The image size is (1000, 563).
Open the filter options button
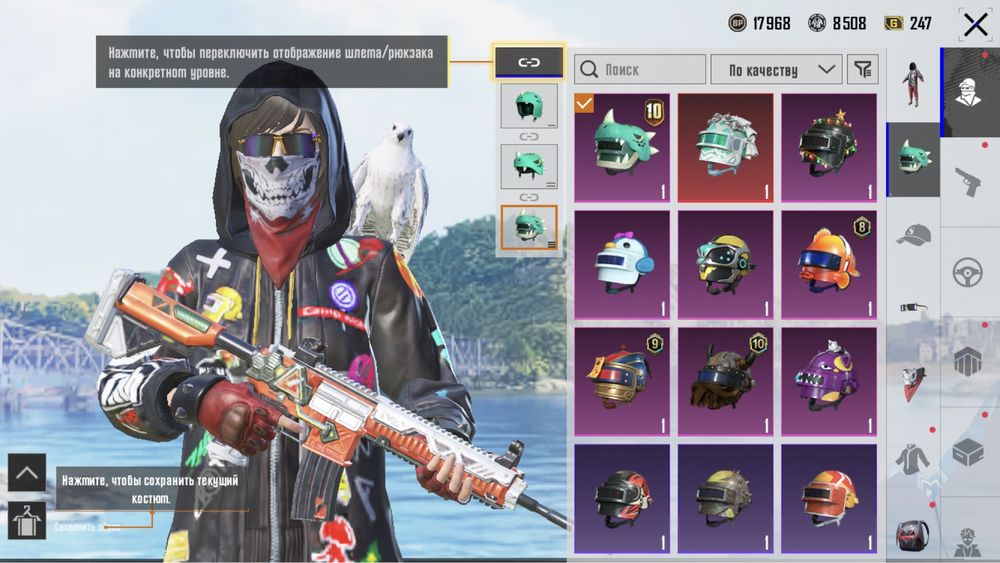coord(862,69)
